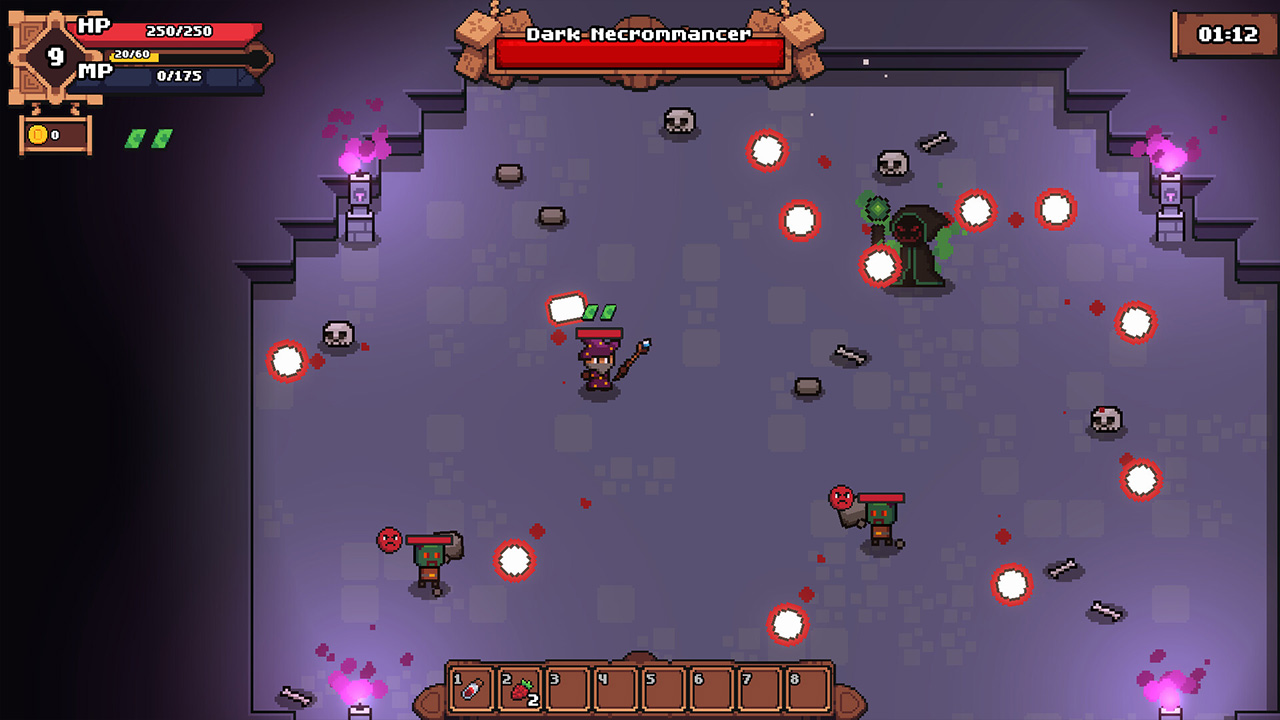Image resolution: width=1280 pixels, height=720 pixels.
Task: Click the skull decoration near top of arena
Action: tap(680, 120)
